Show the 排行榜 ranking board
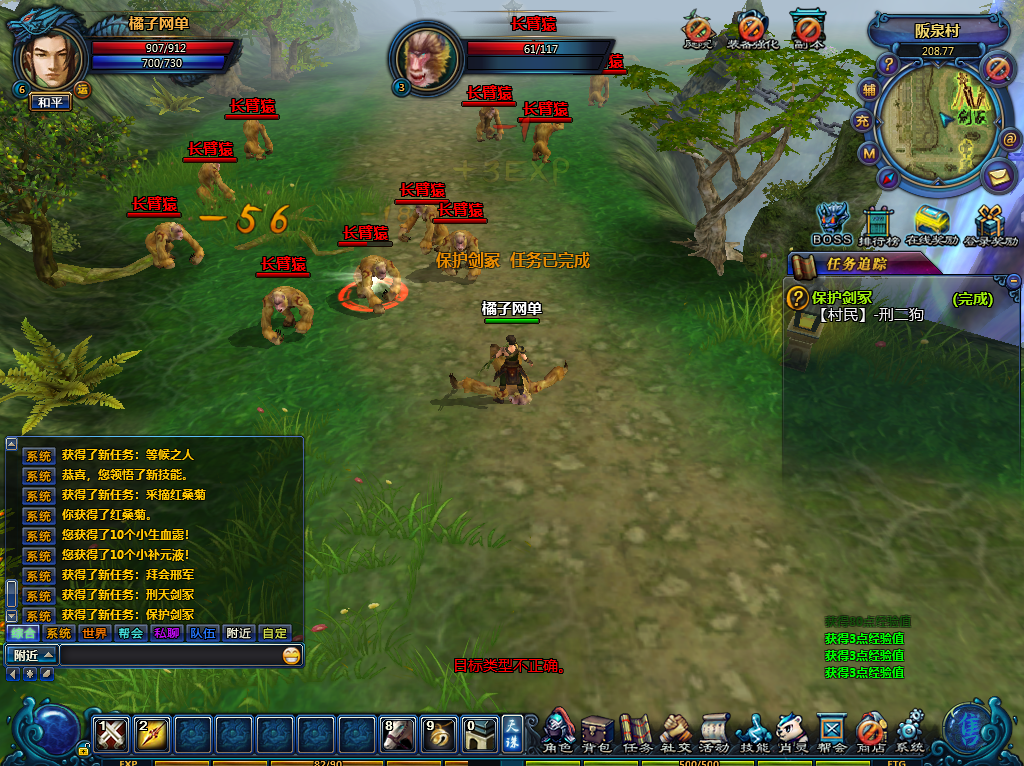1024x766 pixels. (x=877, y=224)
